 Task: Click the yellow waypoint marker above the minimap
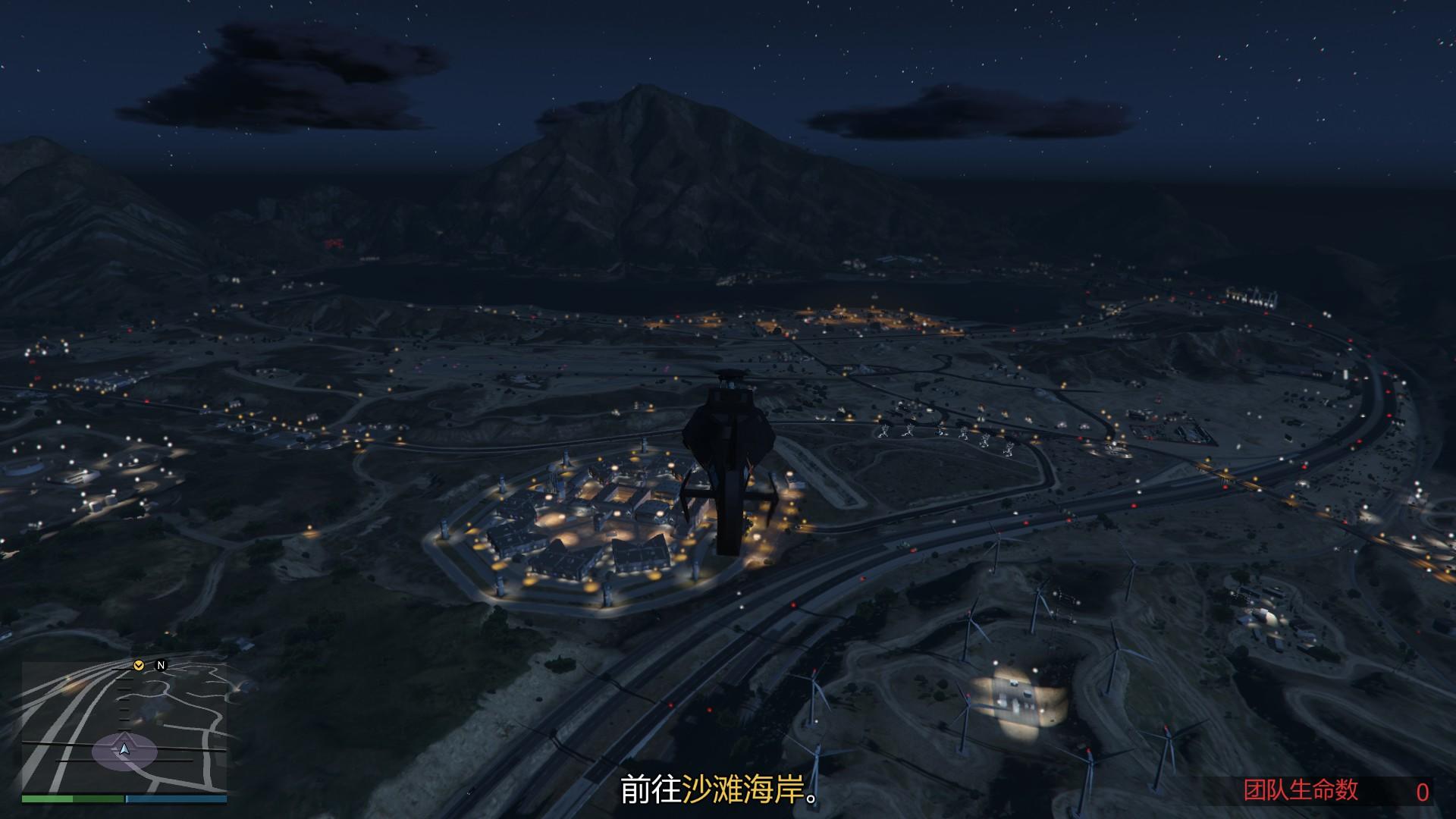pos(139,666)
